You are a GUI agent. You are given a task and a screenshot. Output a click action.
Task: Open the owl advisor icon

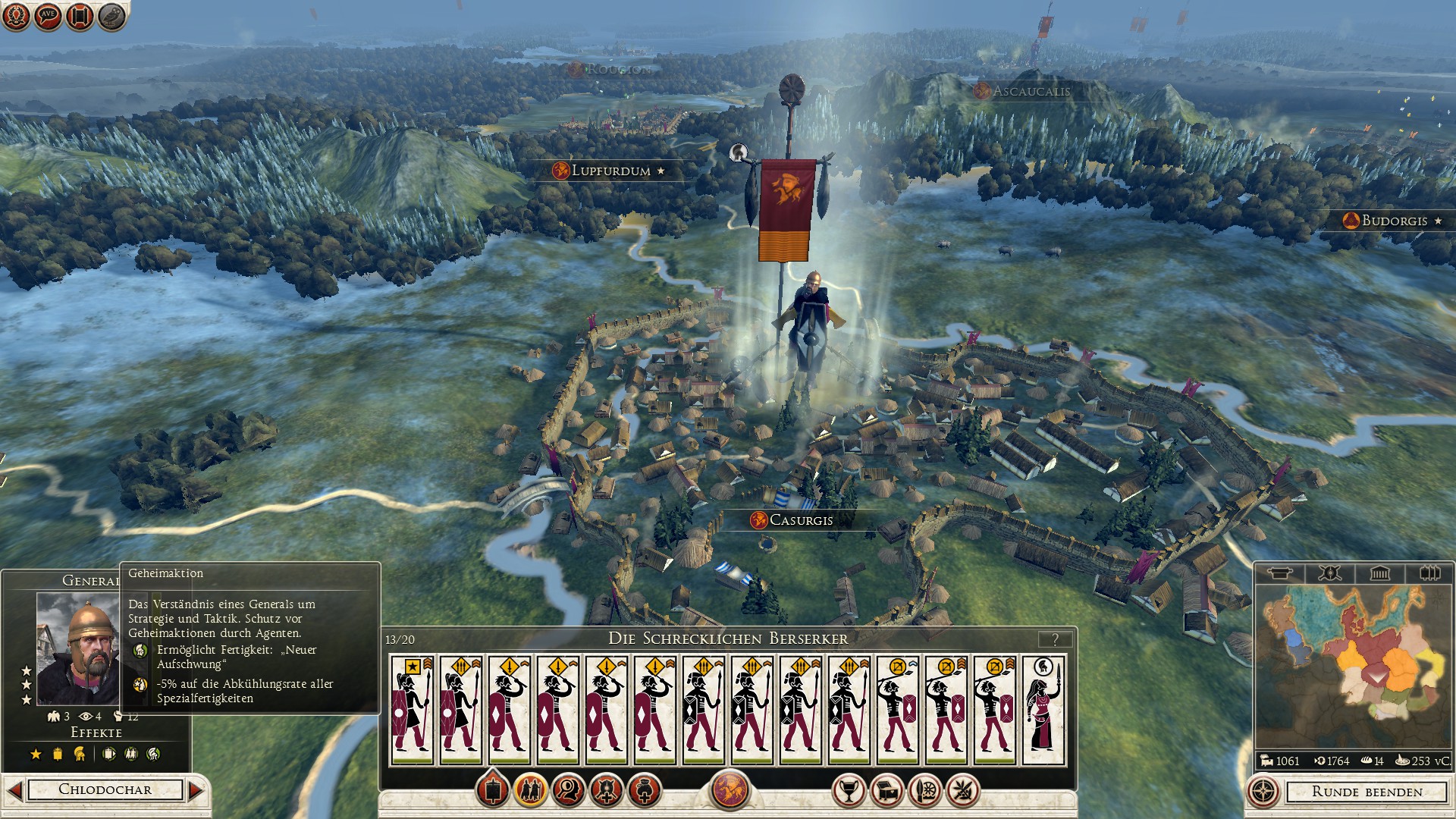pyautogui.click(x=111, y=16)
